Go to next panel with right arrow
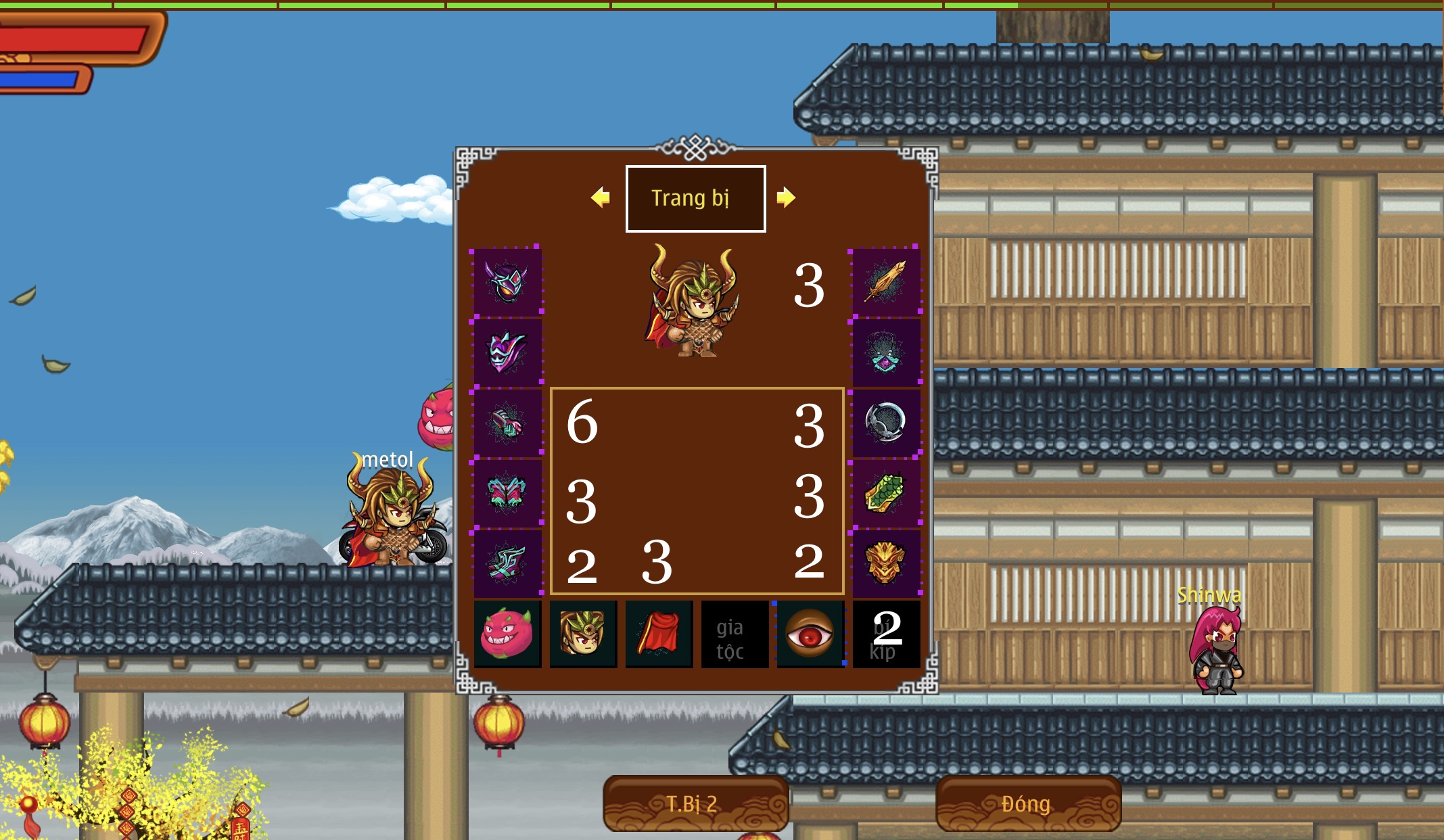 [785, 197]
